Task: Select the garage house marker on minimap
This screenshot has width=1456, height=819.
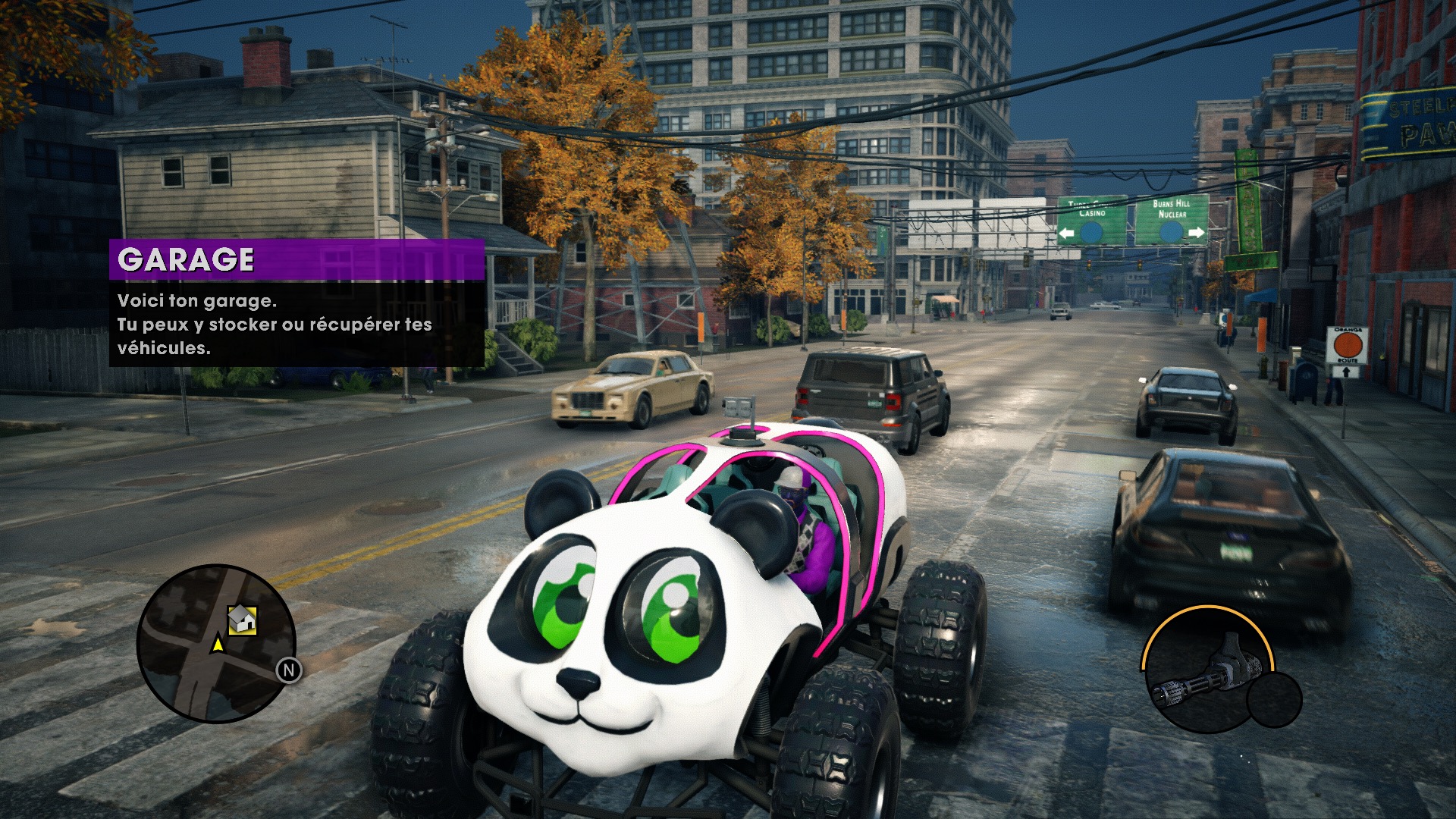Action: coord(242,620)
